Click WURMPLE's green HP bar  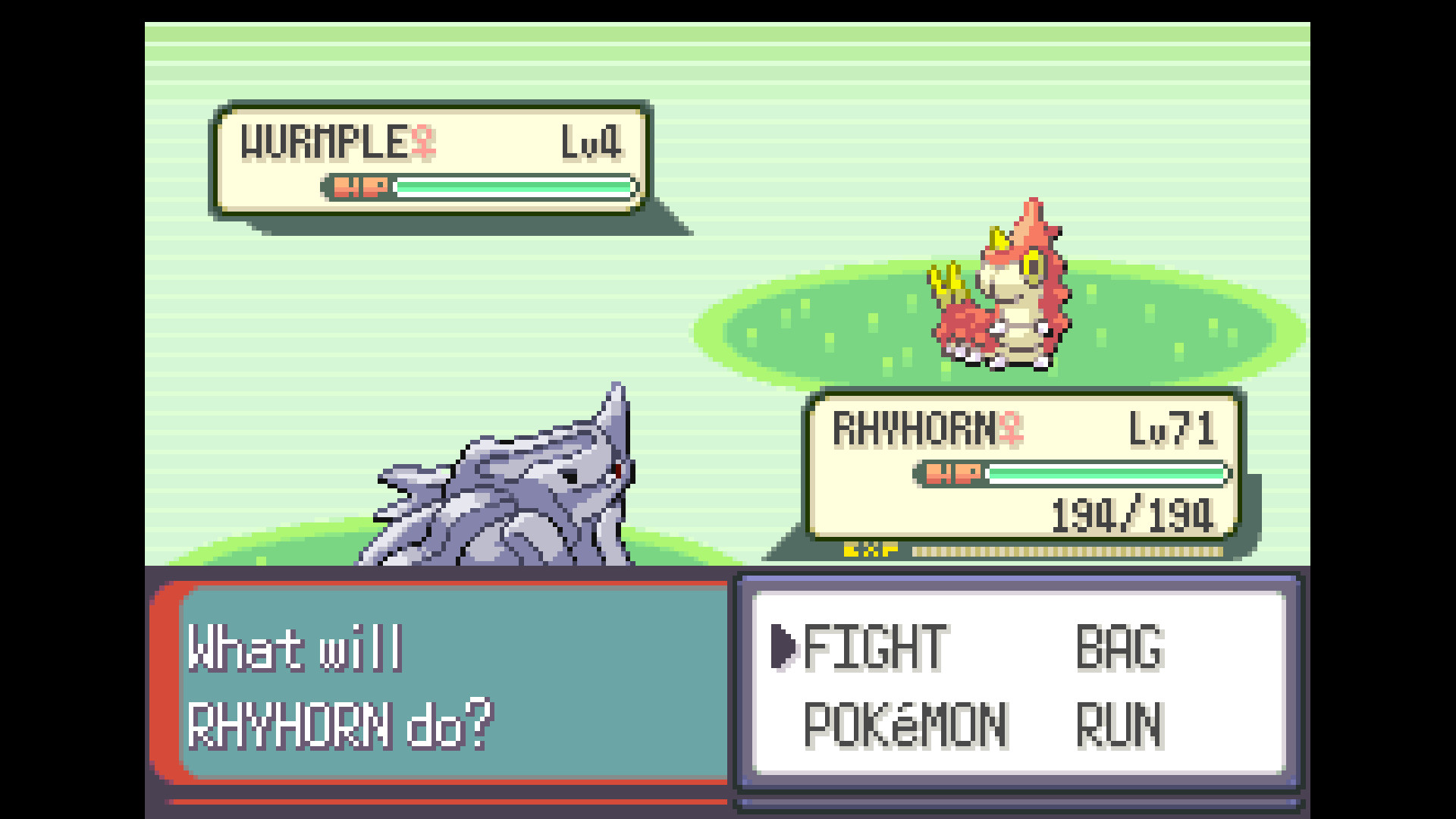pyautogui.click(x=516, y=186)
